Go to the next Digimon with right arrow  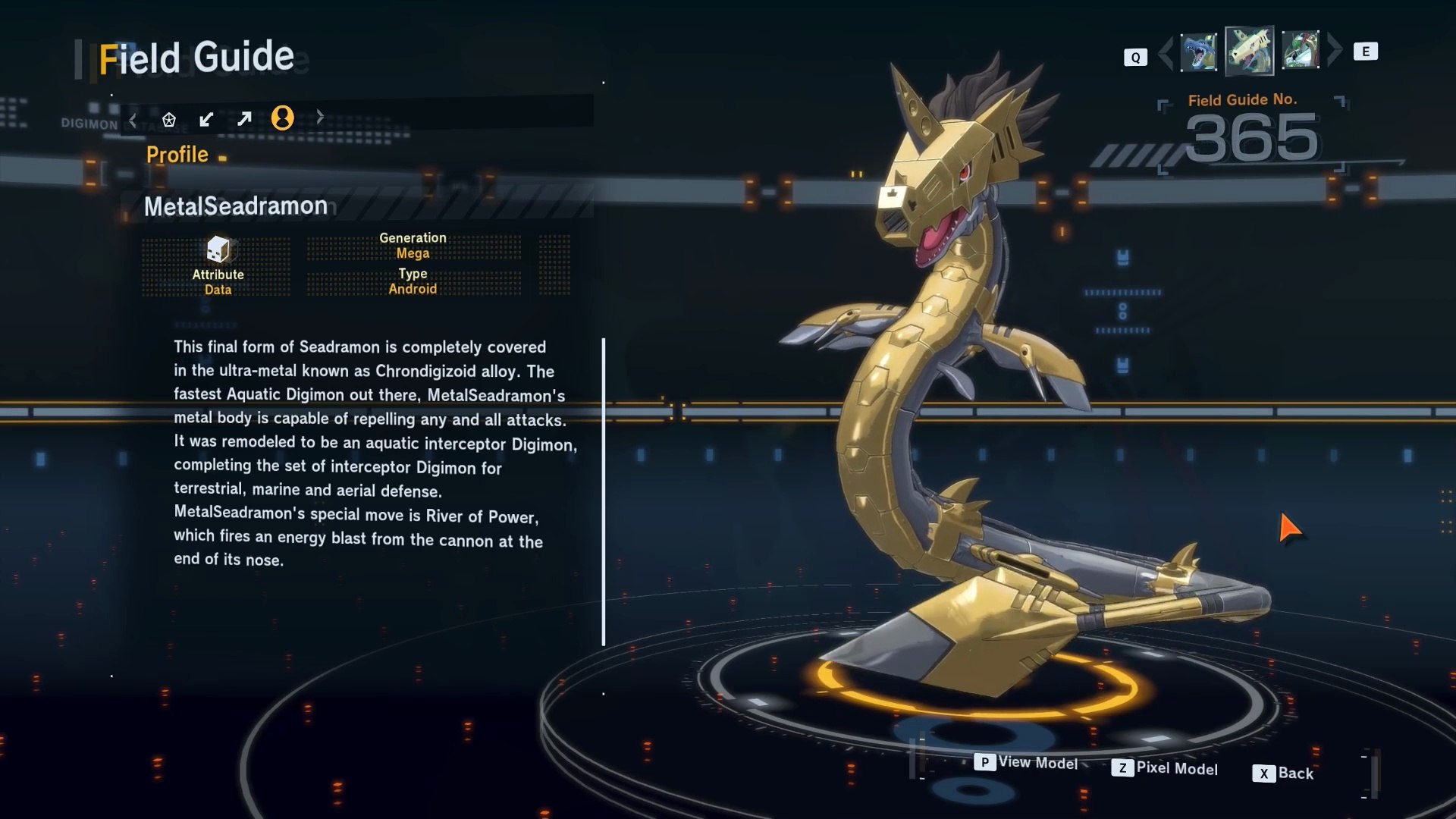tap(1335, 50)
